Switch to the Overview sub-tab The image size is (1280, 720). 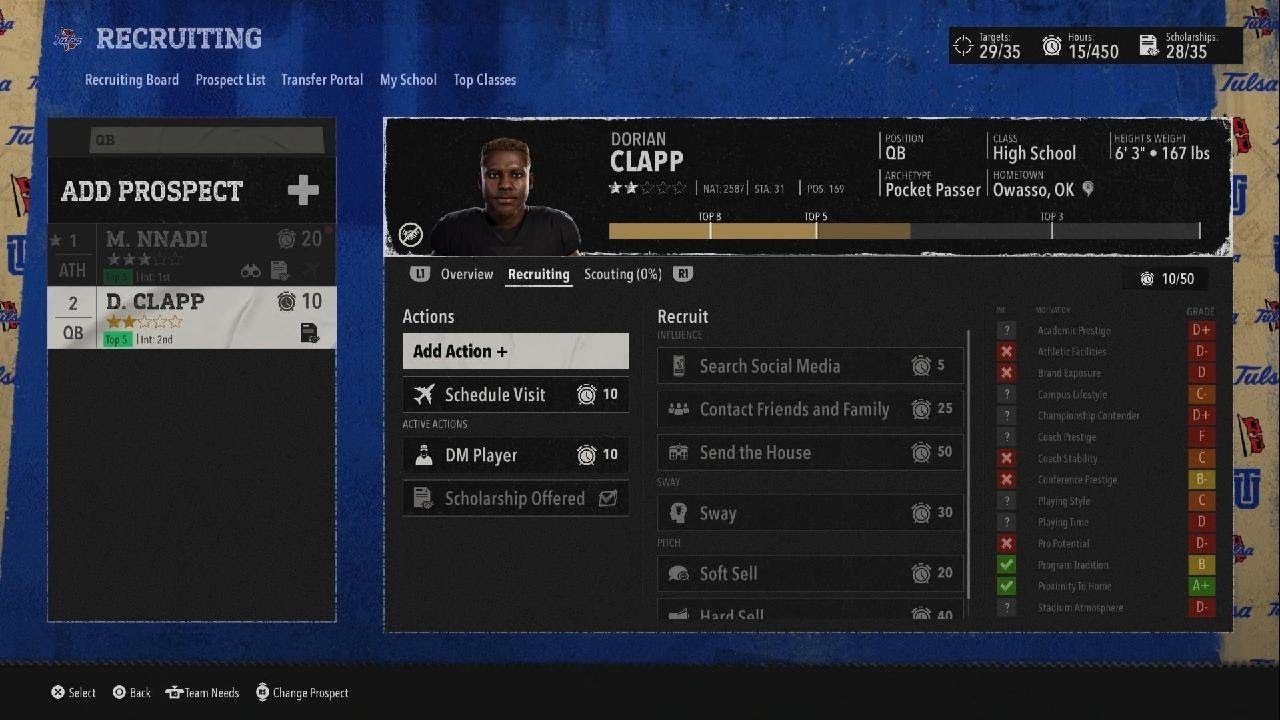[x=467, y=274]
